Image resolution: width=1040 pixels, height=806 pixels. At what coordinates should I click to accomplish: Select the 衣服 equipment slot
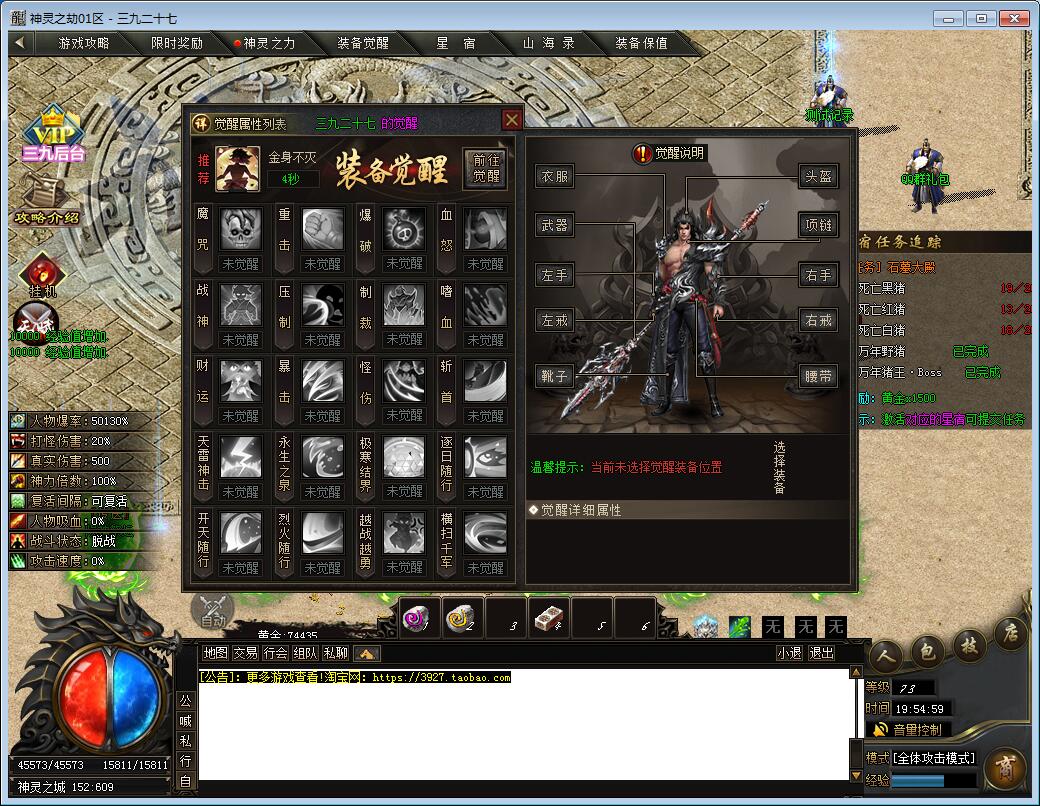point(555,177)
